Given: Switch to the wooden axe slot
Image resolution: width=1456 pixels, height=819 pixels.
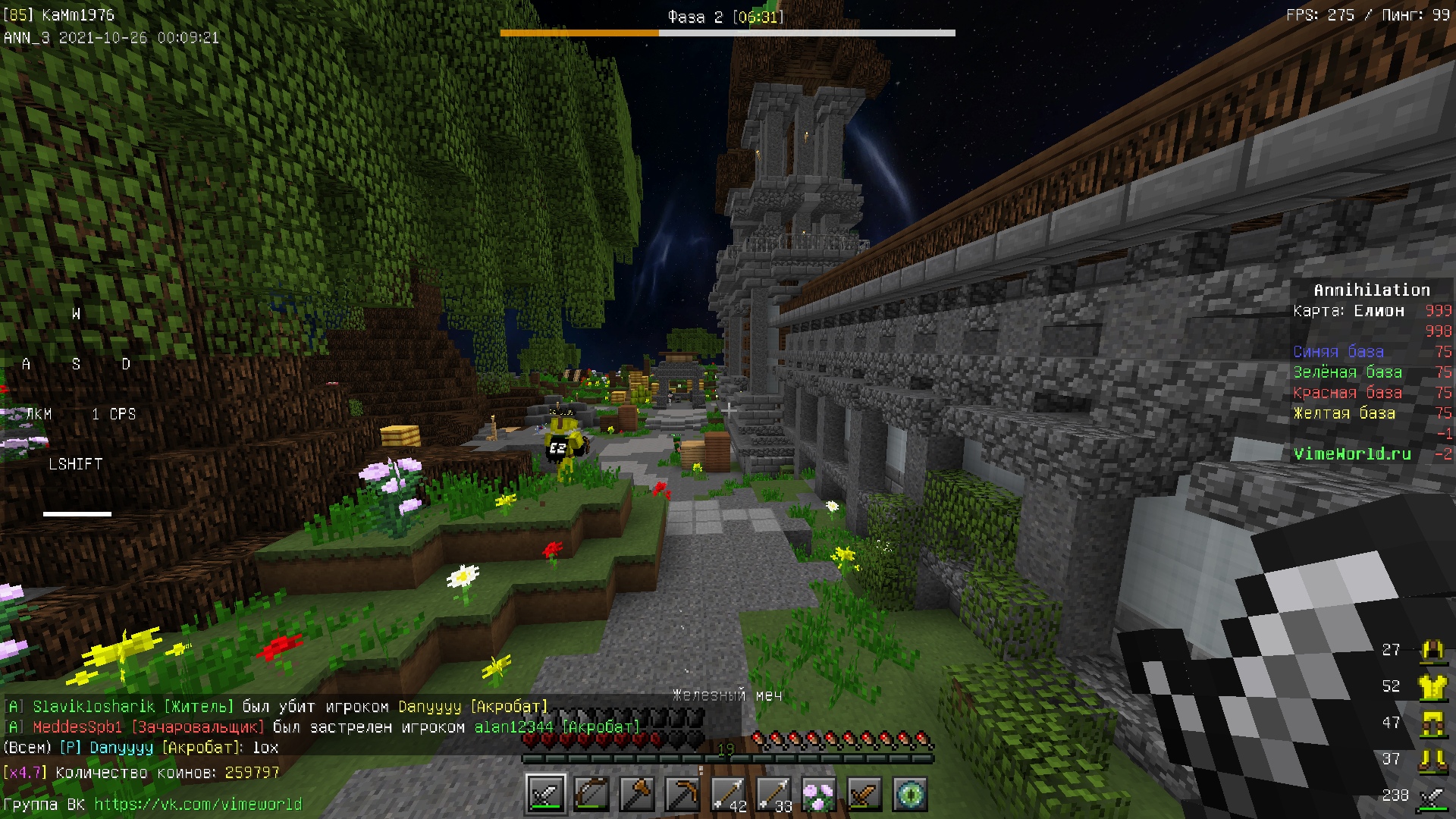Looking at the screenshot, I should coord(637,794).
